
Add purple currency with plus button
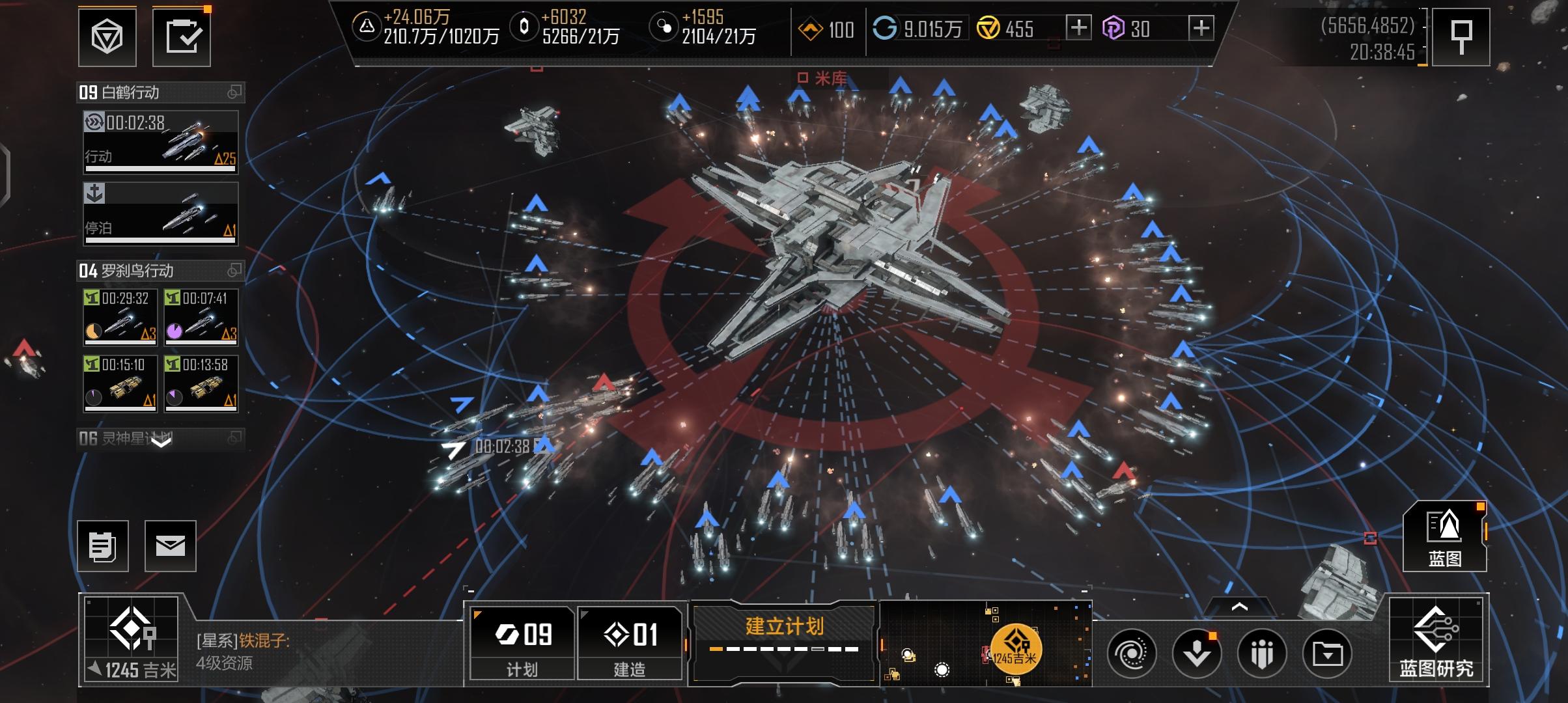1201,28
